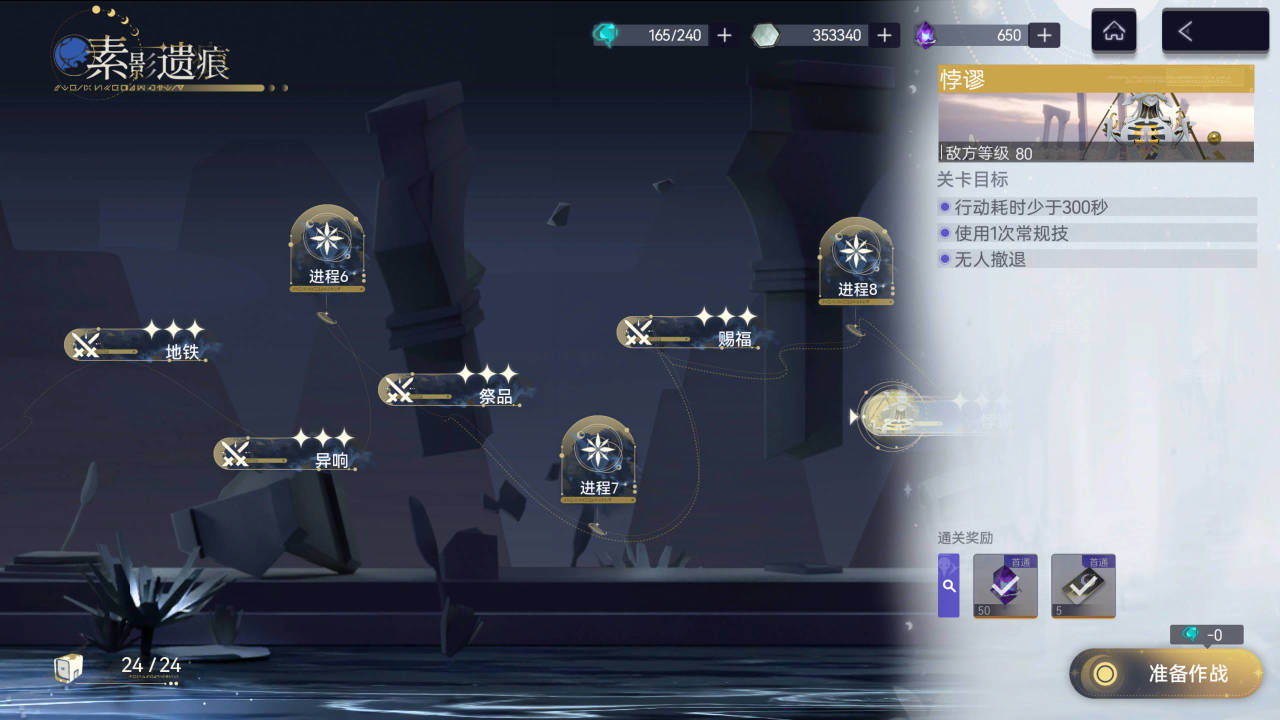Image resolution: width=1280 pixels, height=720 pixels.
Task: Add more stamina with the plus button
Action: coord(725,35)
